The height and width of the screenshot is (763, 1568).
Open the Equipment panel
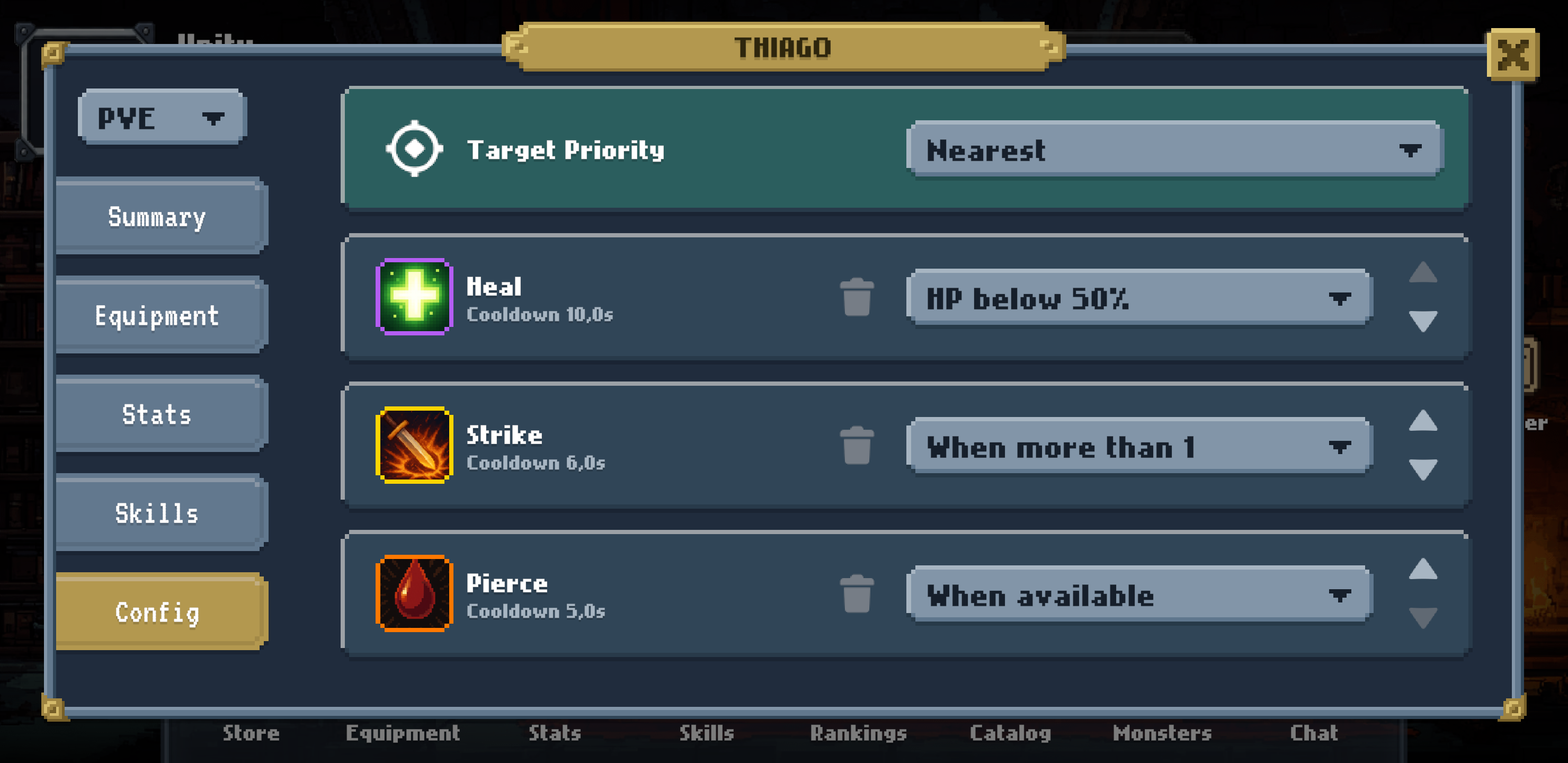pyautogui.click(x=158, y=315)
